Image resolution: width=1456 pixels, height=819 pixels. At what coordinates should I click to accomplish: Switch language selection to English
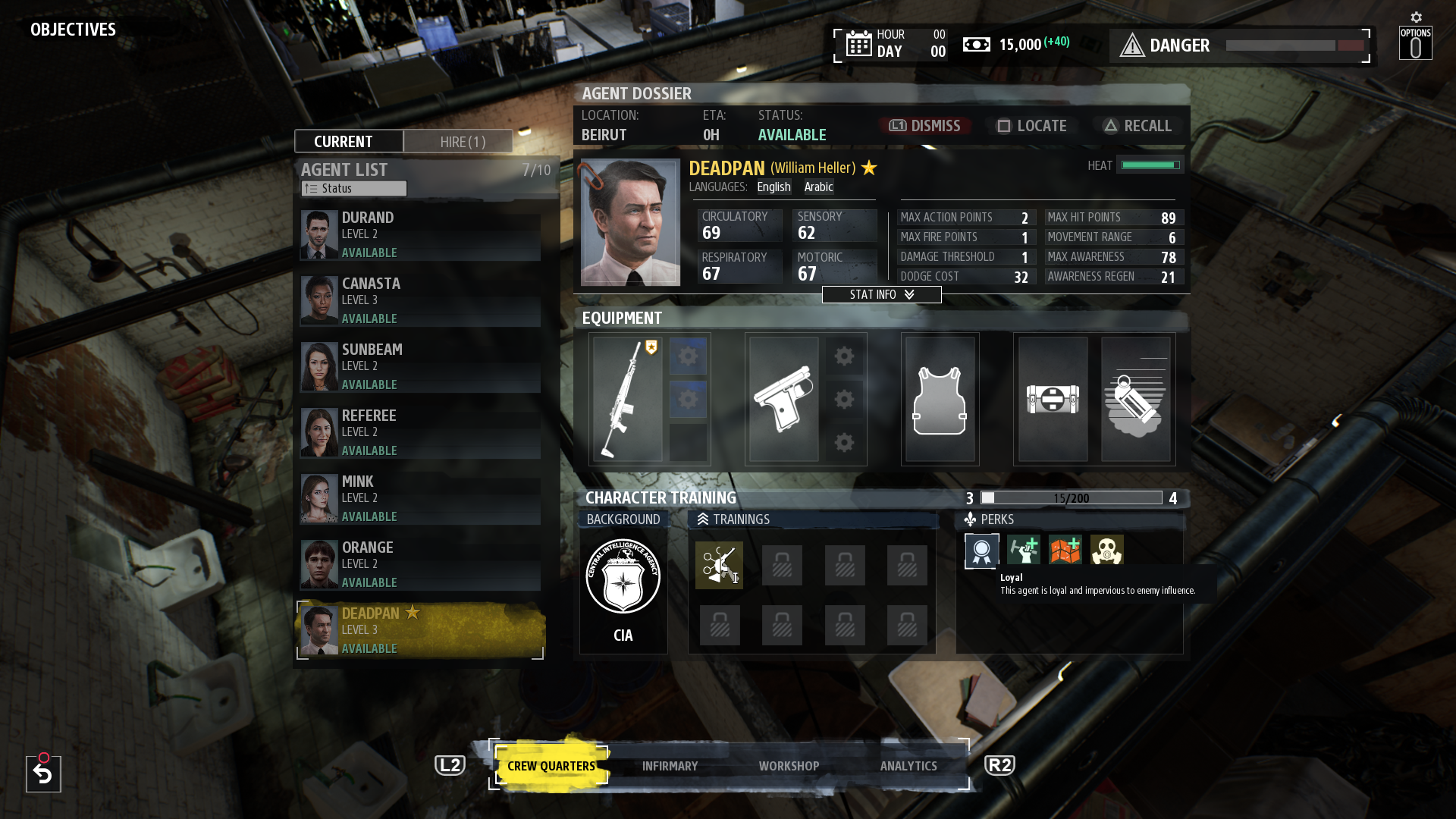coord(773,187)
